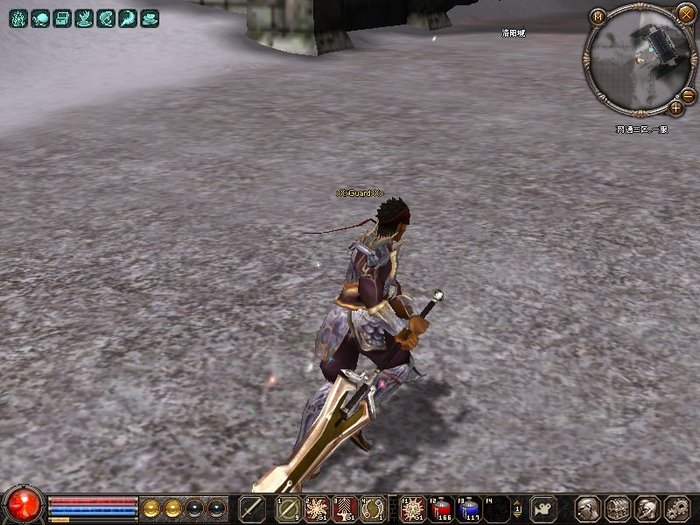Open the world map with the M button
This screenshot has height=525, width=700.
pyautogui.click(x=598, y=16)
